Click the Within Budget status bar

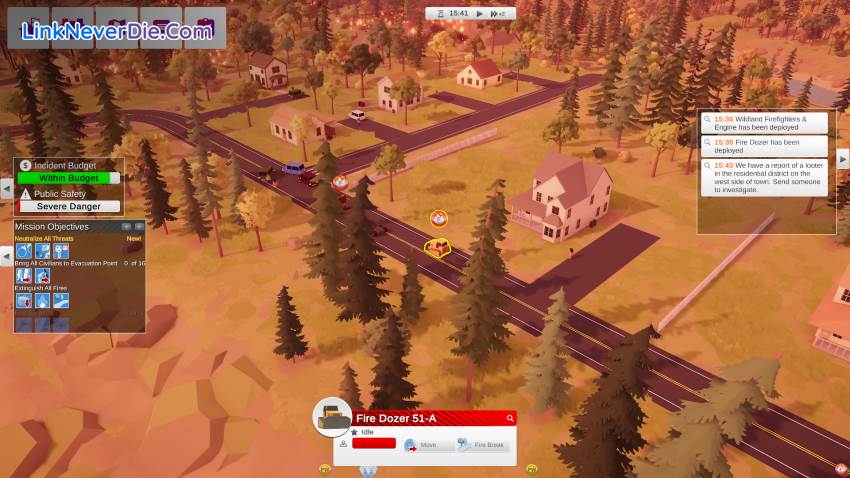click(68, 178)
